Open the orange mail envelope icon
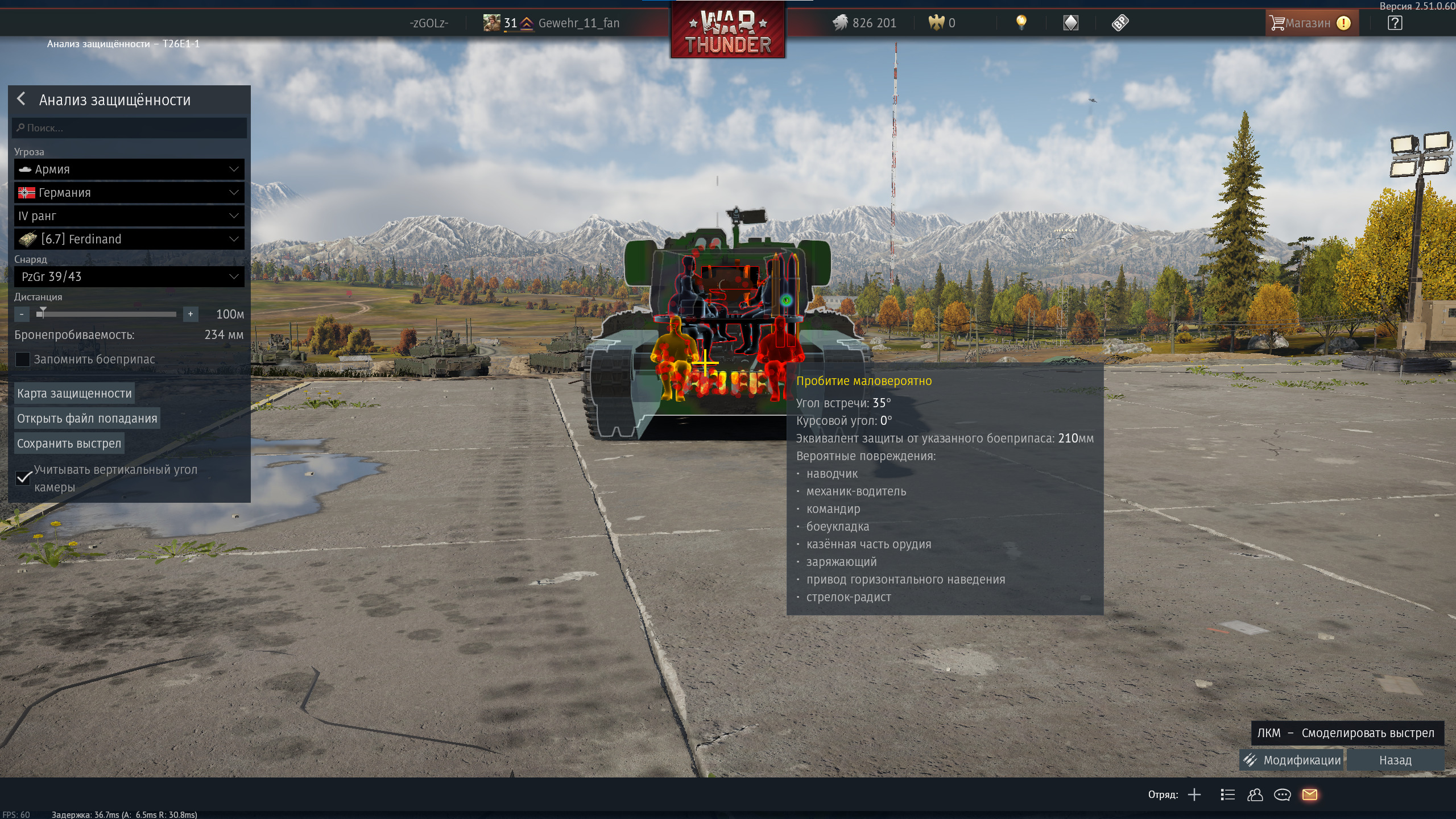Screen dimensions: 1456x819 [x=1310, y=795]
